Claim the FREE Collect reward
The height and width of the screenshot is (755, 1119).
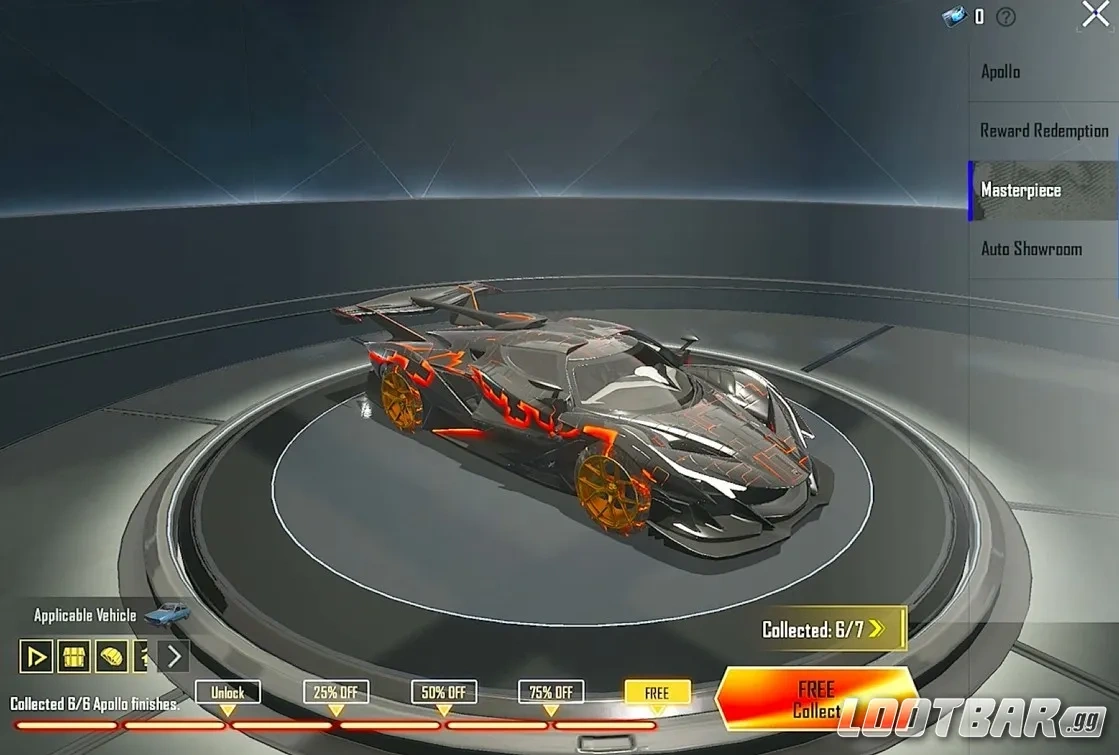(x=817, y=699)
